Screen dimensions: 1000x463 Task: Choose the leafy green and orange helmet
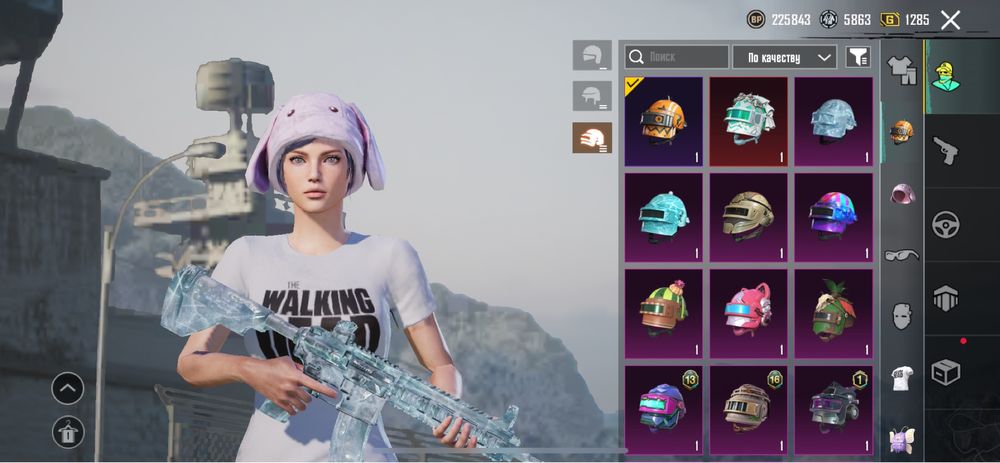[x=833, y=312]
